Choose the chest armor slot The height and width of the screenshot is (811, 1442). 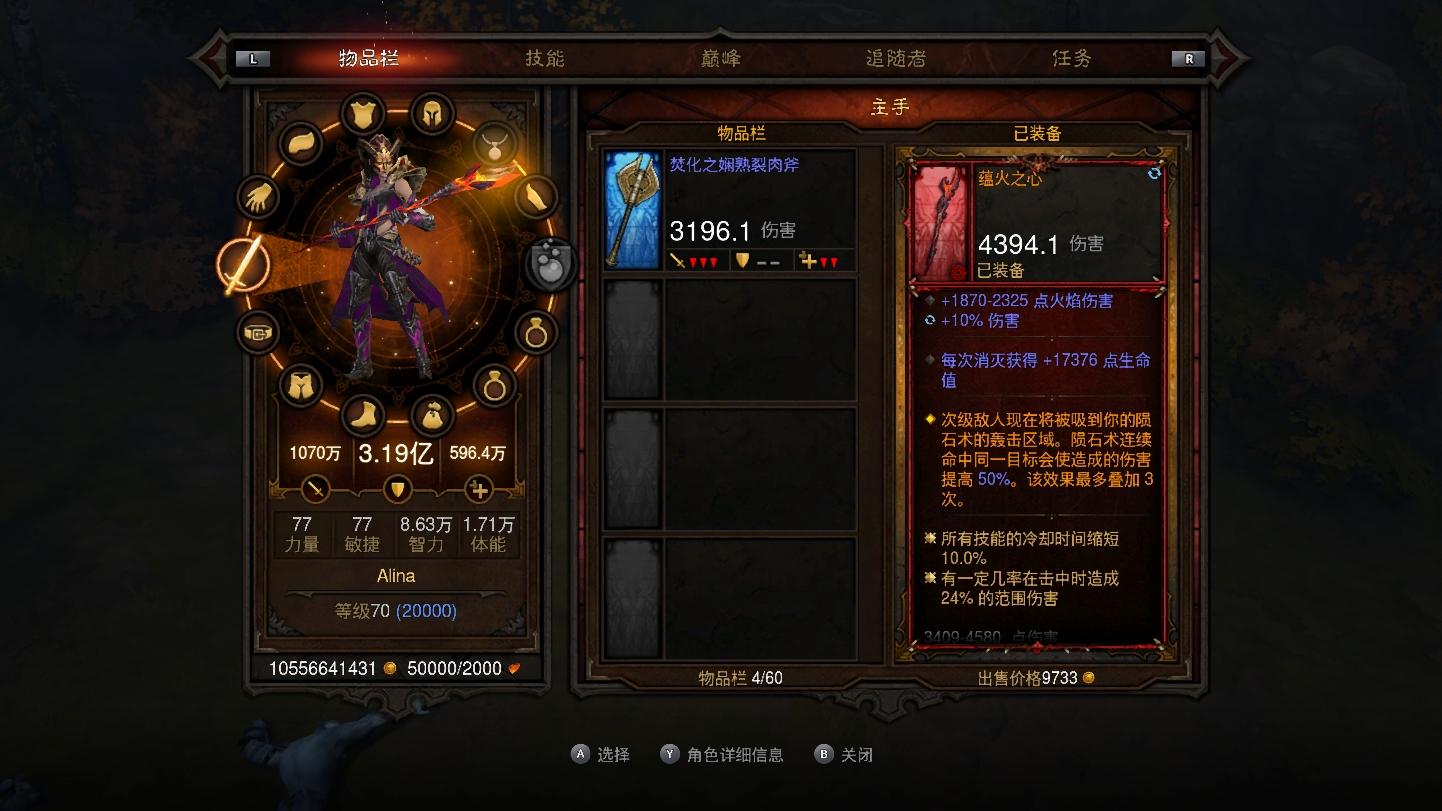coord(363,114)
